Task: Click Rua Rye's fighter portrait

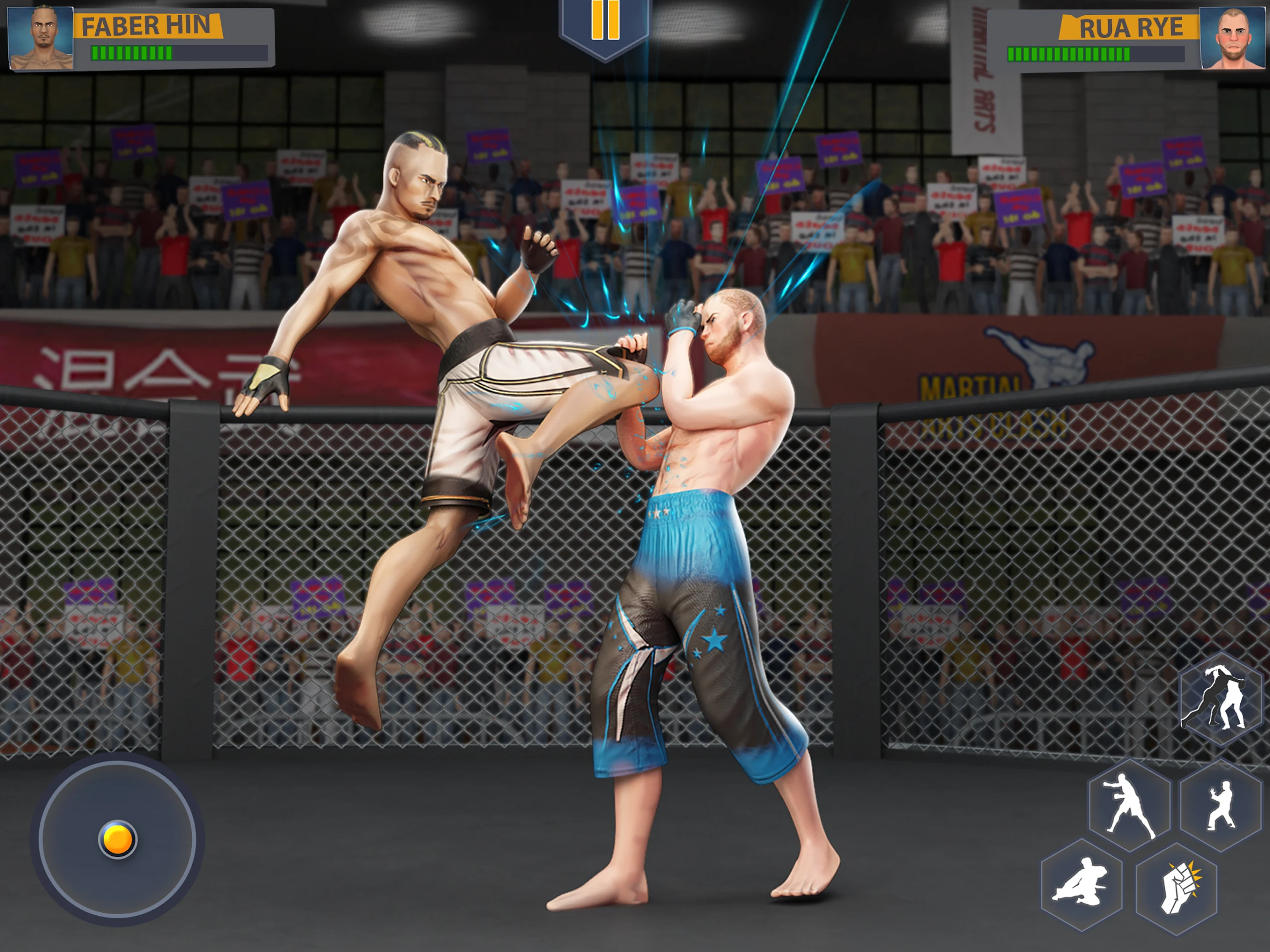Action: coord(1231,39)
